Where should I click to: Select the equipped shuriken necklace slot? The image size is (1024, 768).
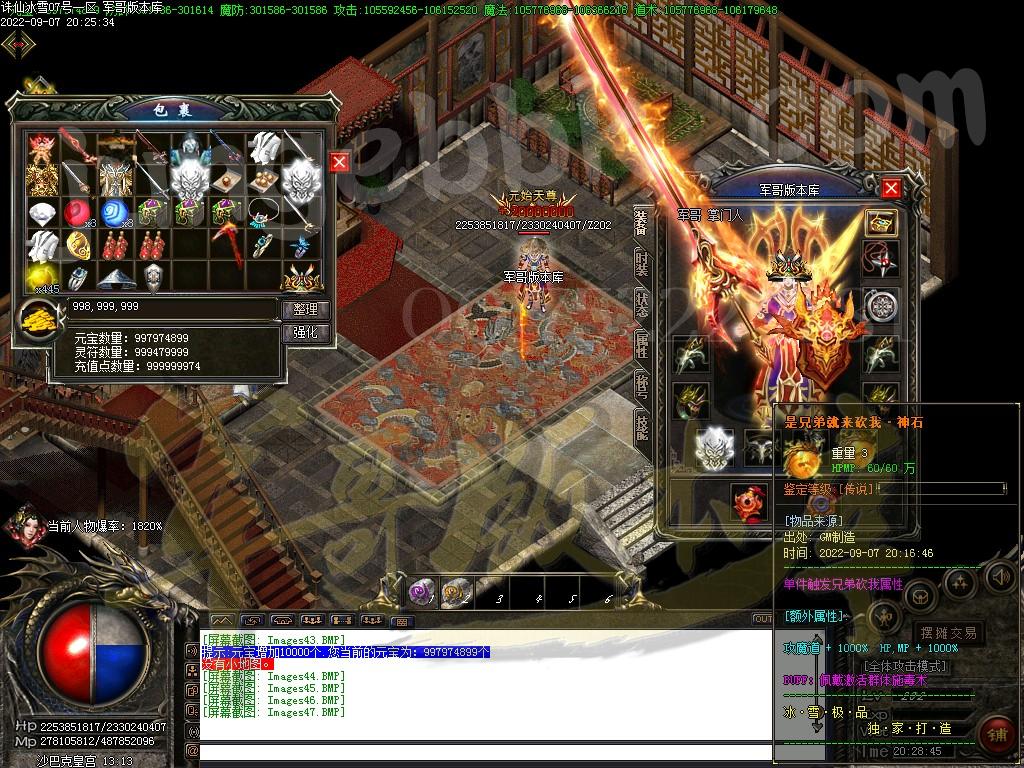pos(881,259)
